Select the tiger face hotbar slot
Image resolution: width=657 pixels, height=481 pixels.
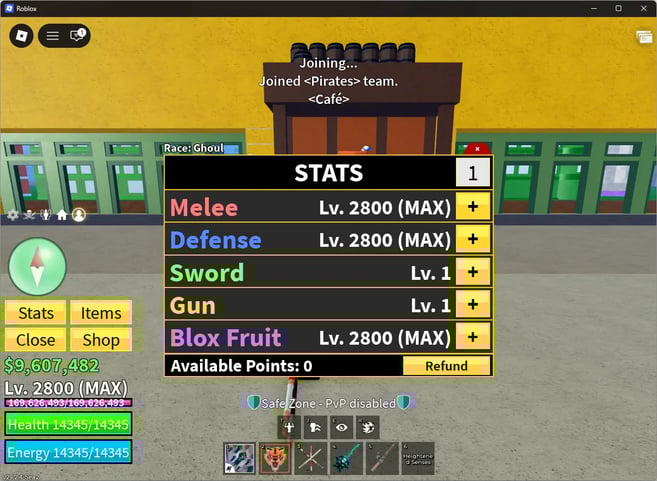pyautogui.click(x=275, y=457)
